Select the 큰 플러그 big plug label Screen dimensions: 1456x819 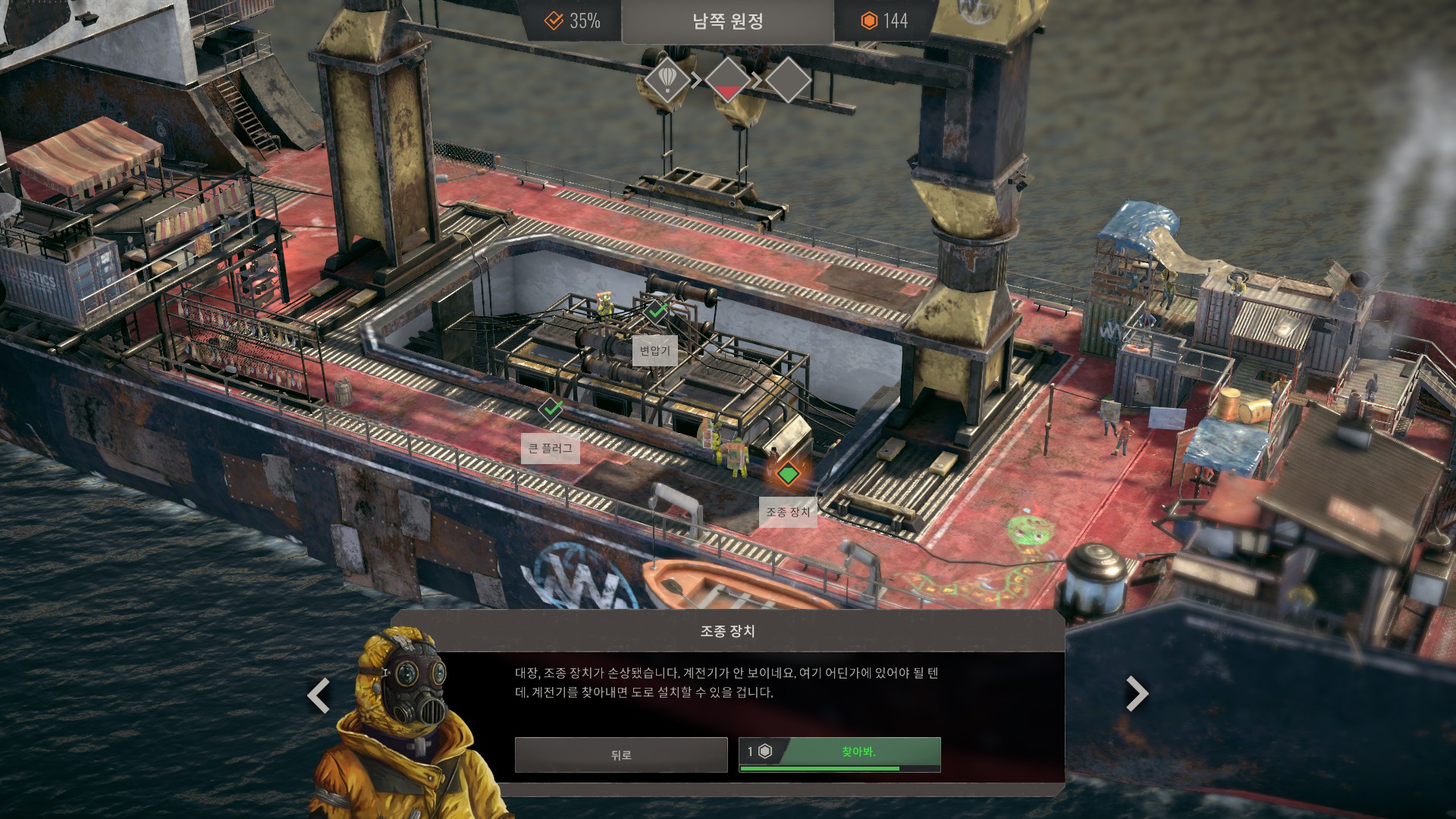coord(551,449)
